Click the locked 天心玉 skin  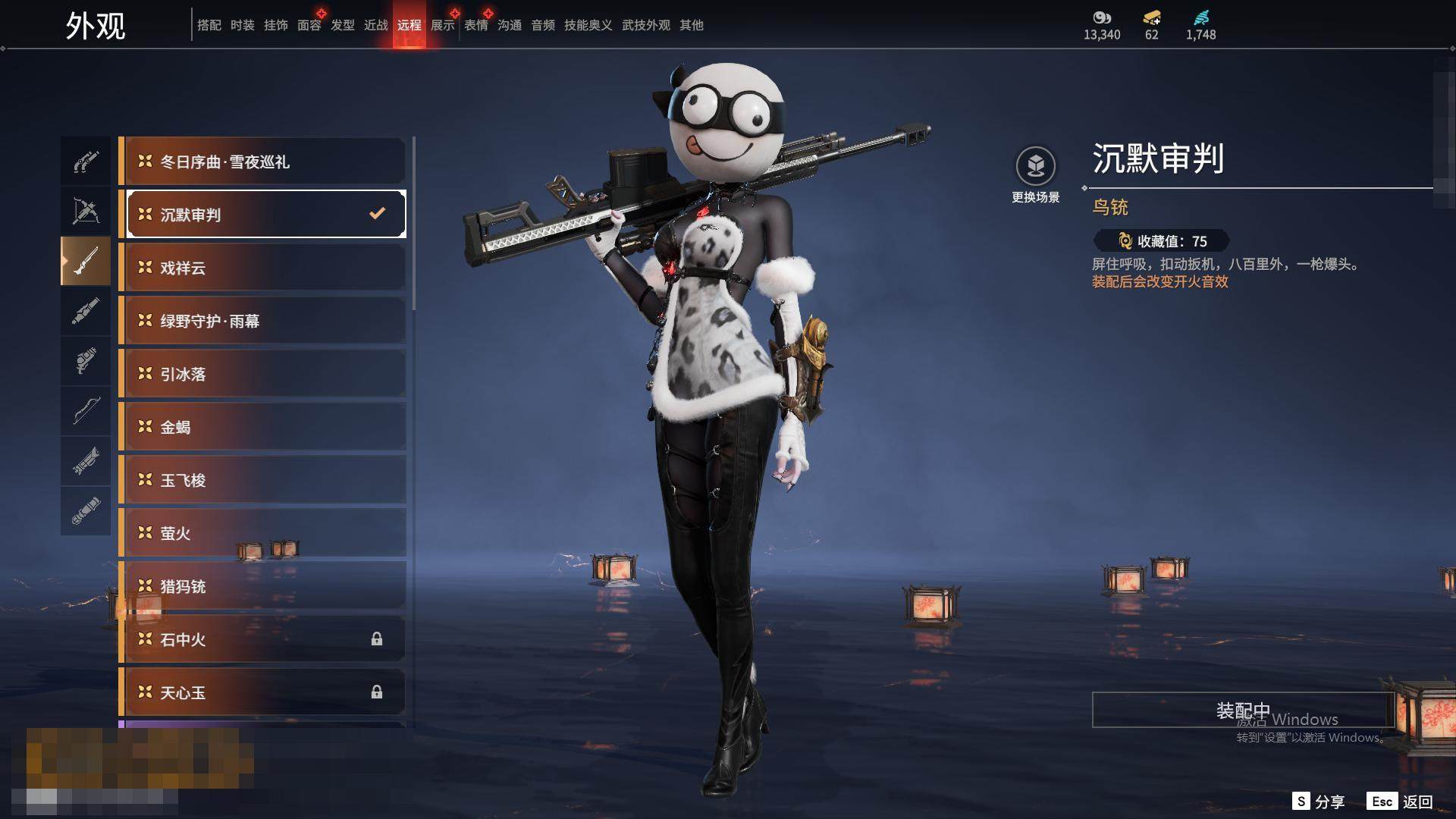pos(265,692)
